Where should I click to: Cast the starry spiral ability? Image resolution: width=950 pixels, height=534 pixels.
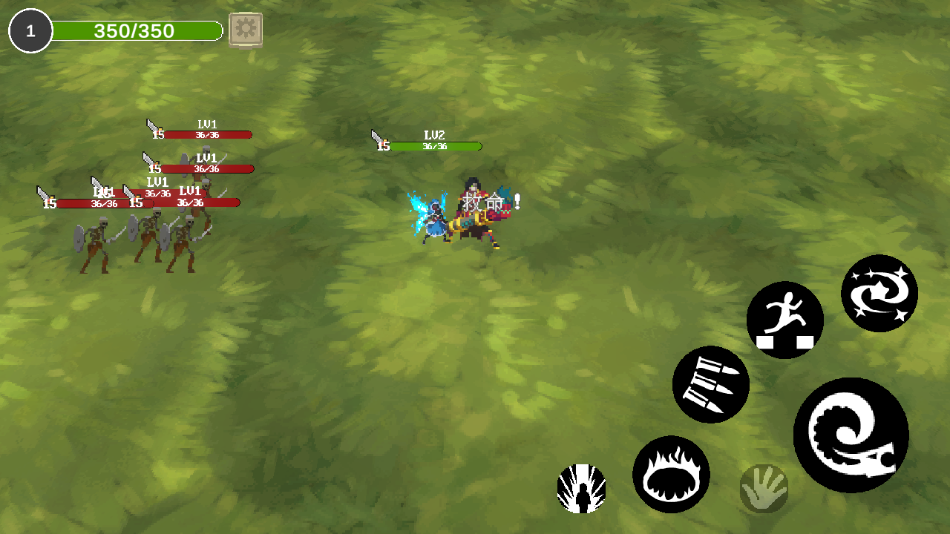[x=879, y=293]
